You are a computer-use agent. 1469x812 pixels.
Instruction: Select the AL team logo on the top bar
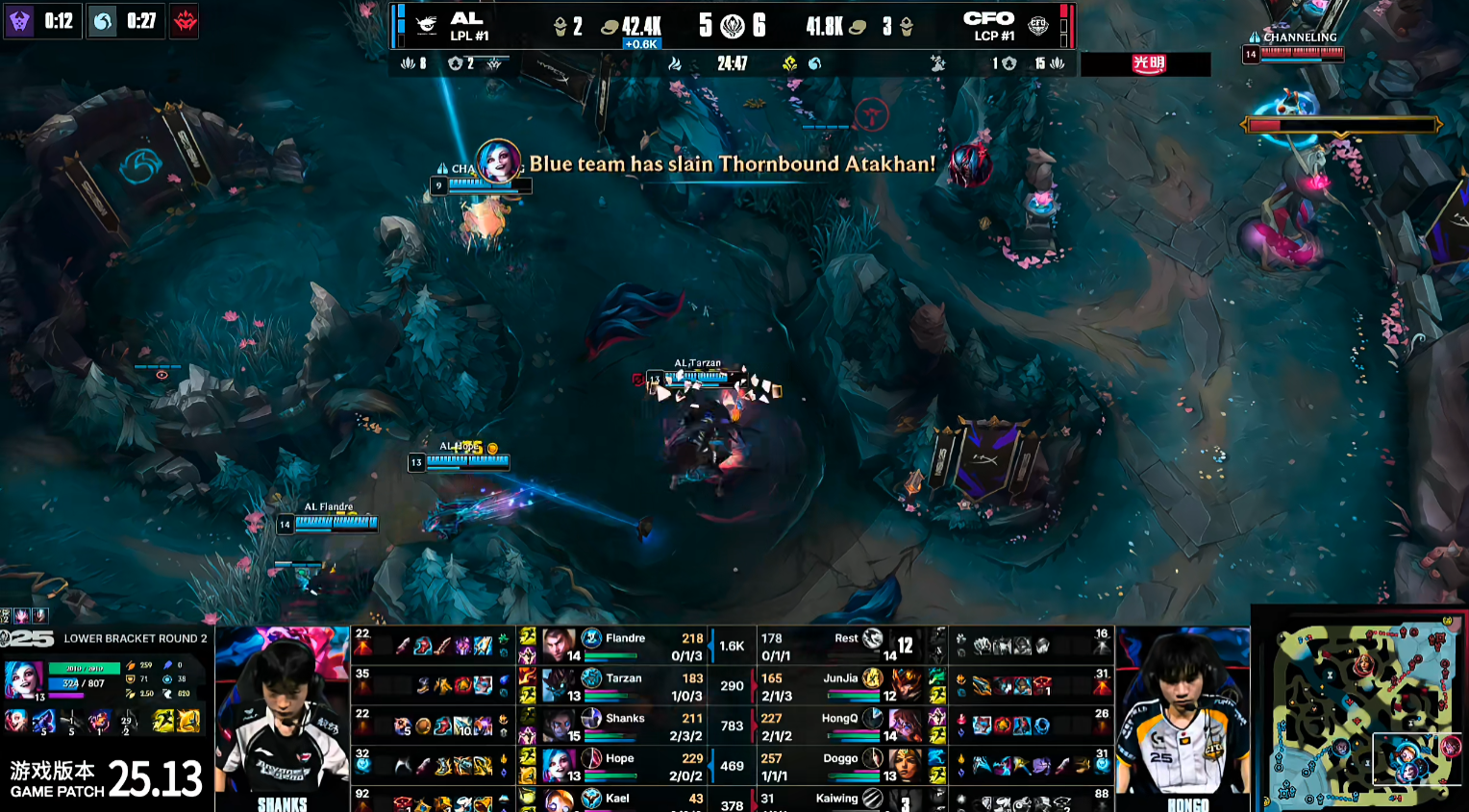tap(428, 25)
